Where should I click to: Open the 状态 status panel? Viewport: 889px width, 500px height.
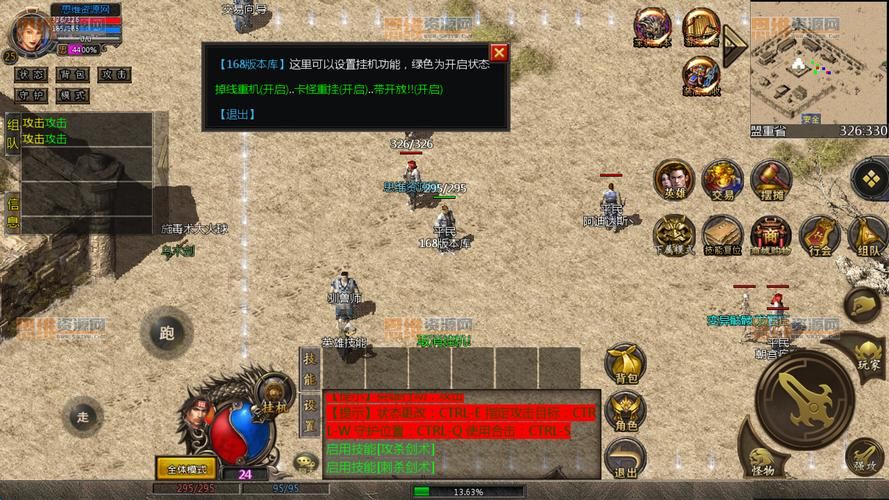(x=30, y=75)
